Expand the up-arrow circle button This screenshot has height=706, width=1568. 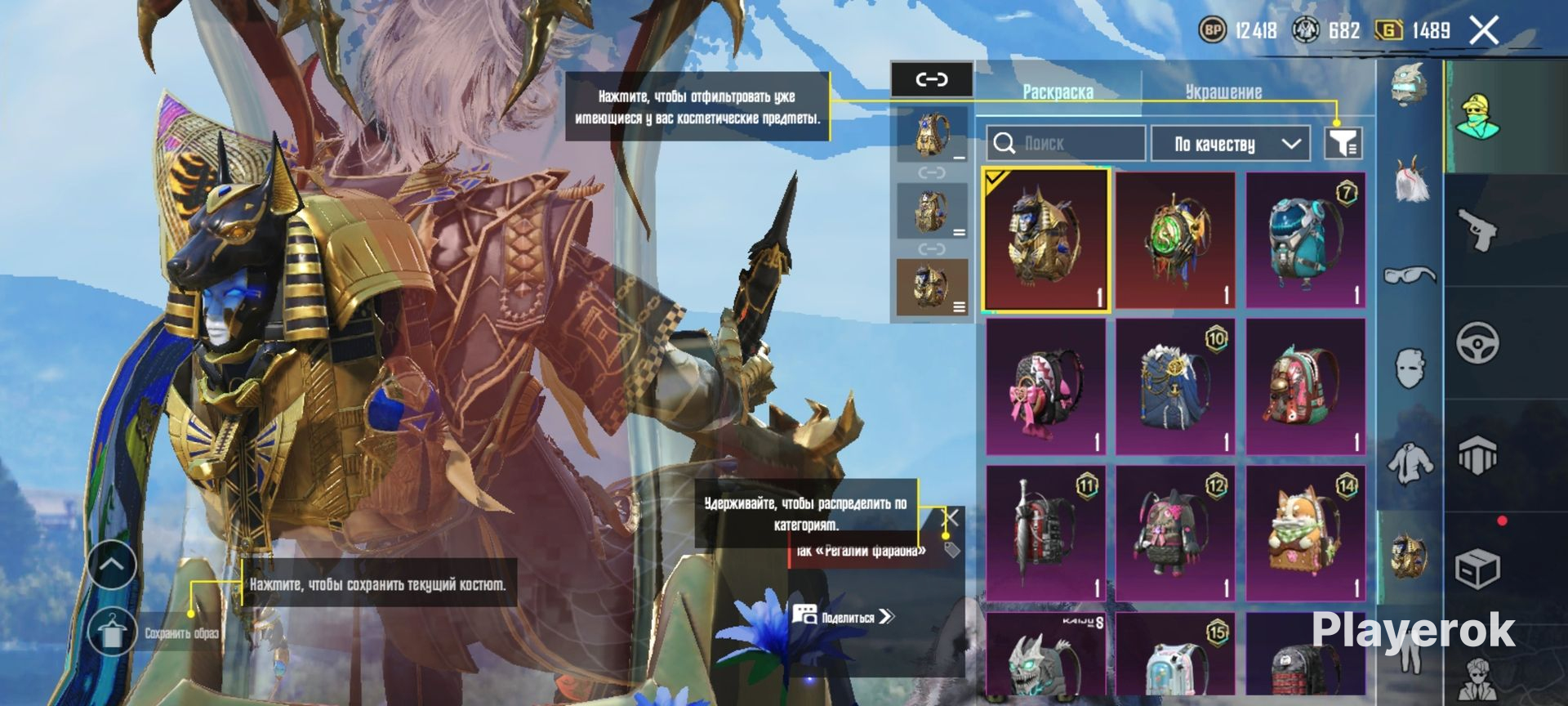coord(112,564)
